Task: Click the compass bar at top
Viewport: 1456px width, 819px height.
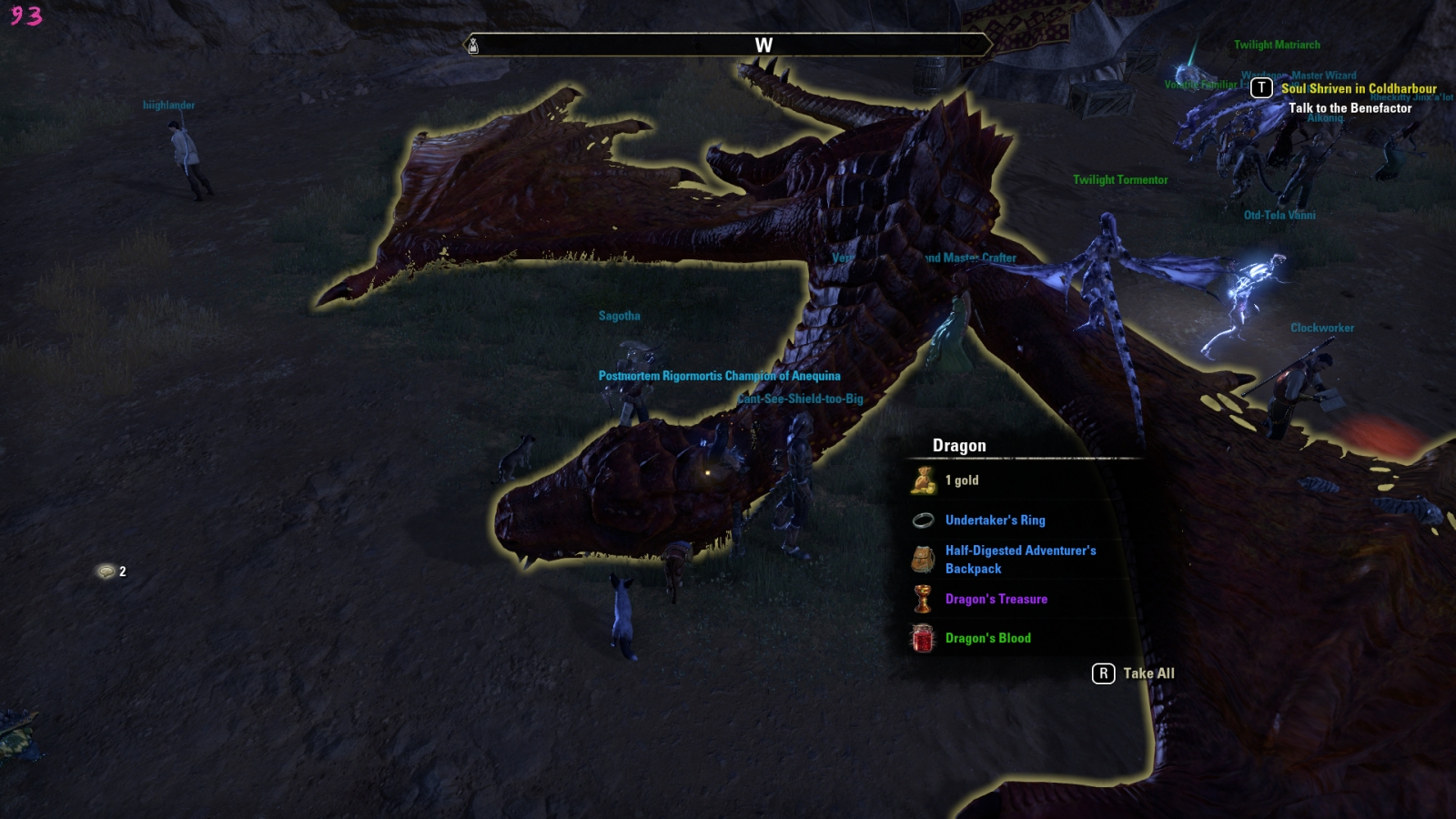Action: [x=728, y=45]
